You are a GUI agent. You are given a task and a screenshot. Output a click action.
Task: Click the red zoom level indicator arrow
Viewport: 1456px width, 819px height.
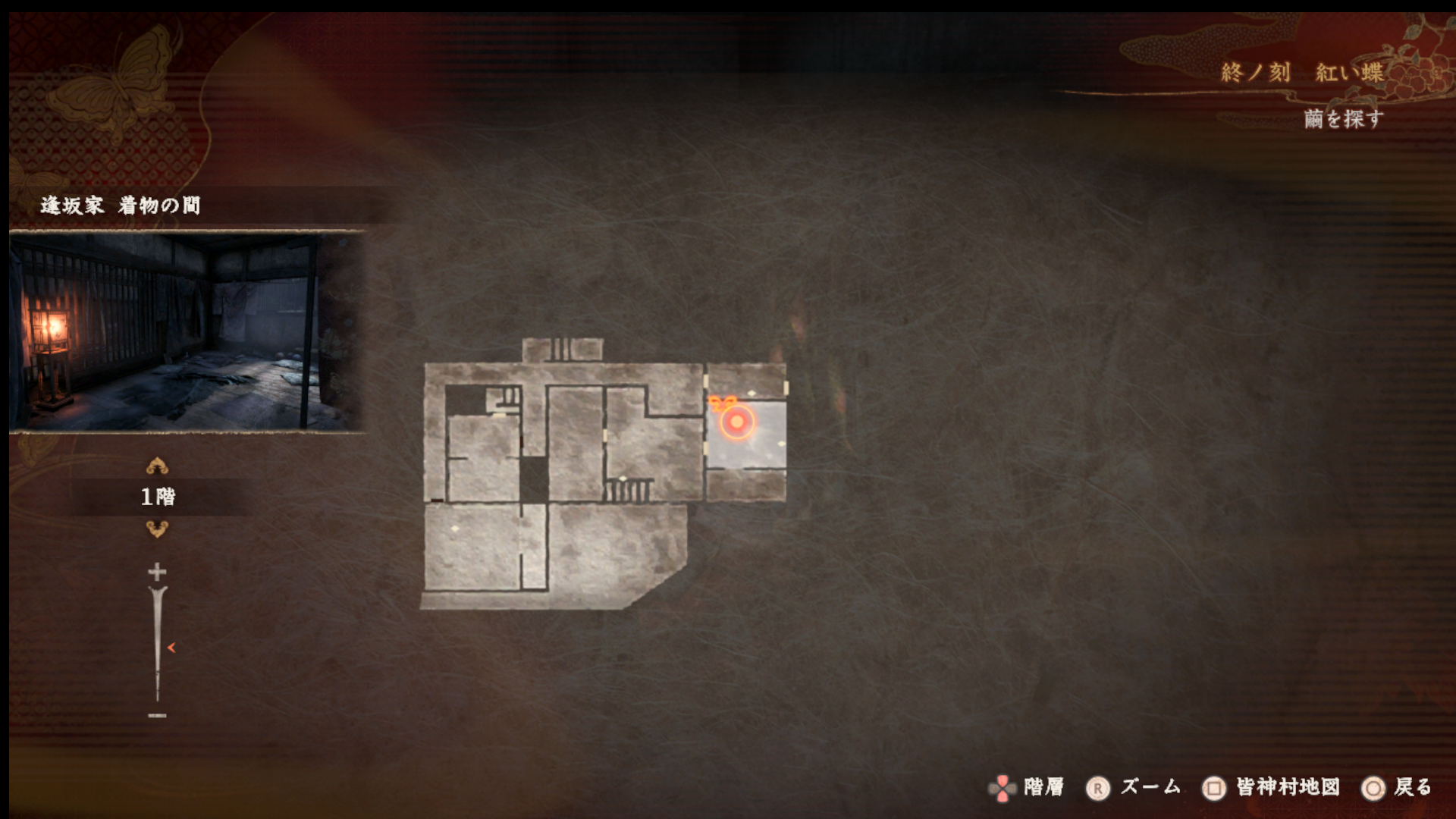point(171,648)
